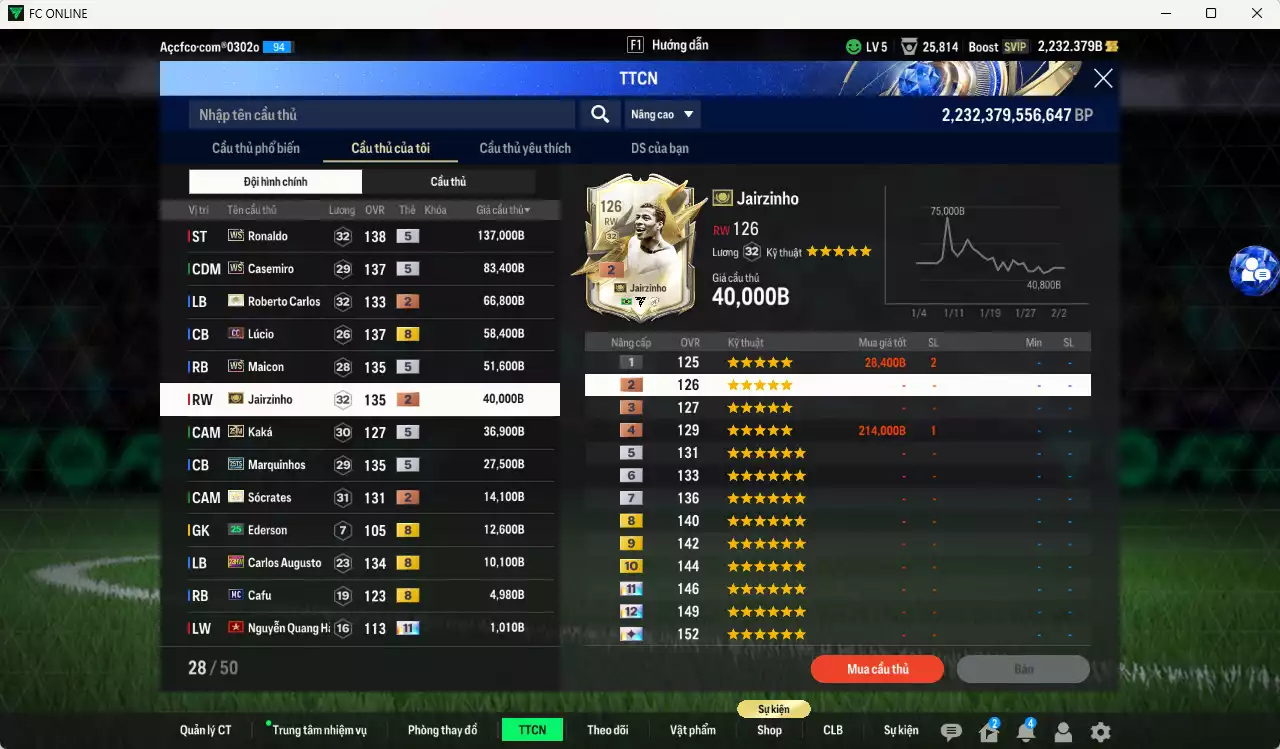Image resolution: width=1280 pixels, height=749 pixels.
Task: Click the profile person icon in bottom bar
Action: pos(1063,731)
